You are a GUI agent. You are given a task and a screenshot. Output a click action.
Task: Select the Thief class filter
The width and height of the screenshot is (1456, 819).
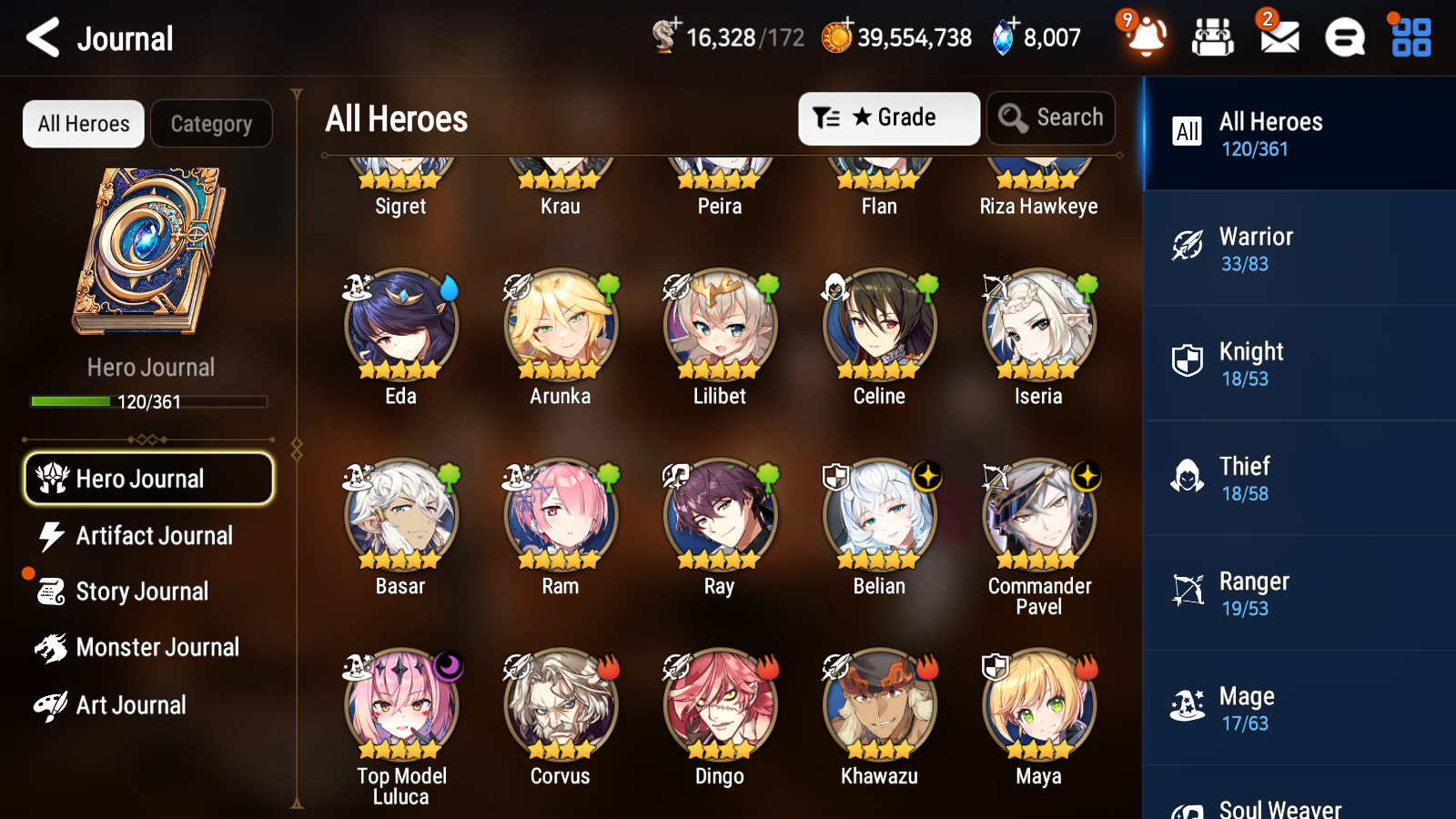click(1292, 480)
